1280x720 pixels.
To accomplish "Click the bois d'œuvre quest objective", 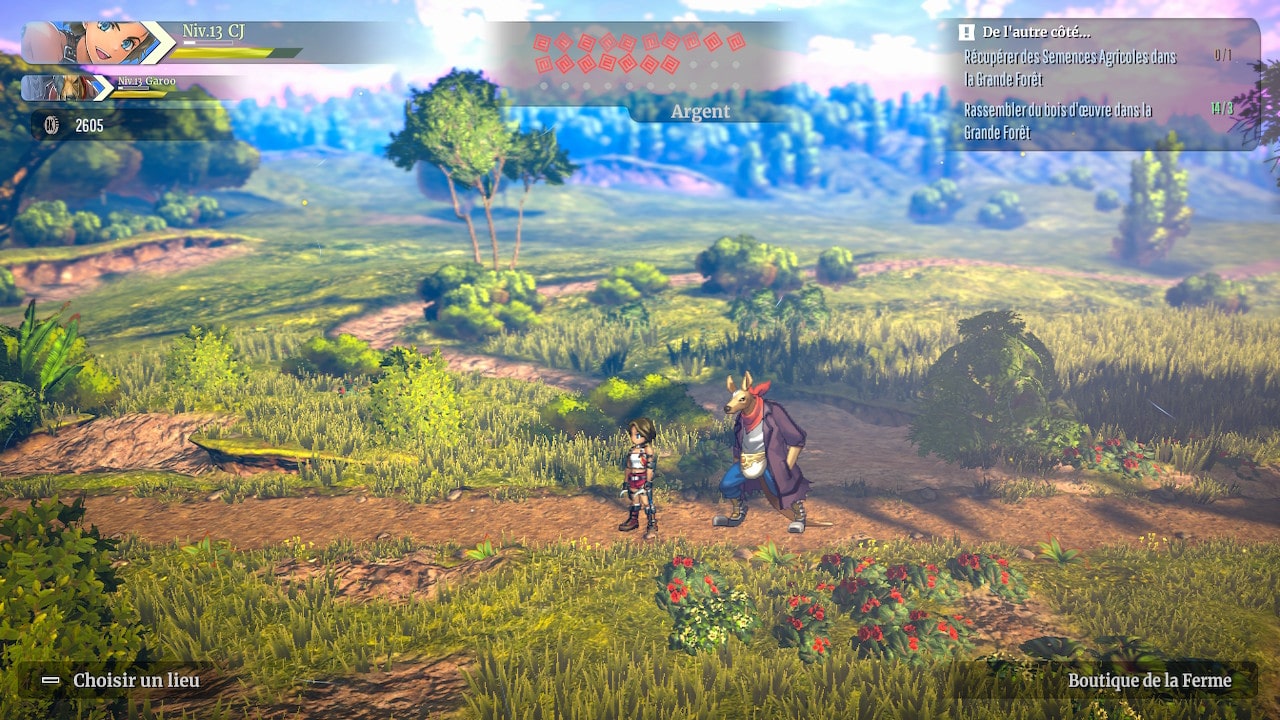I will point(1058,120).
